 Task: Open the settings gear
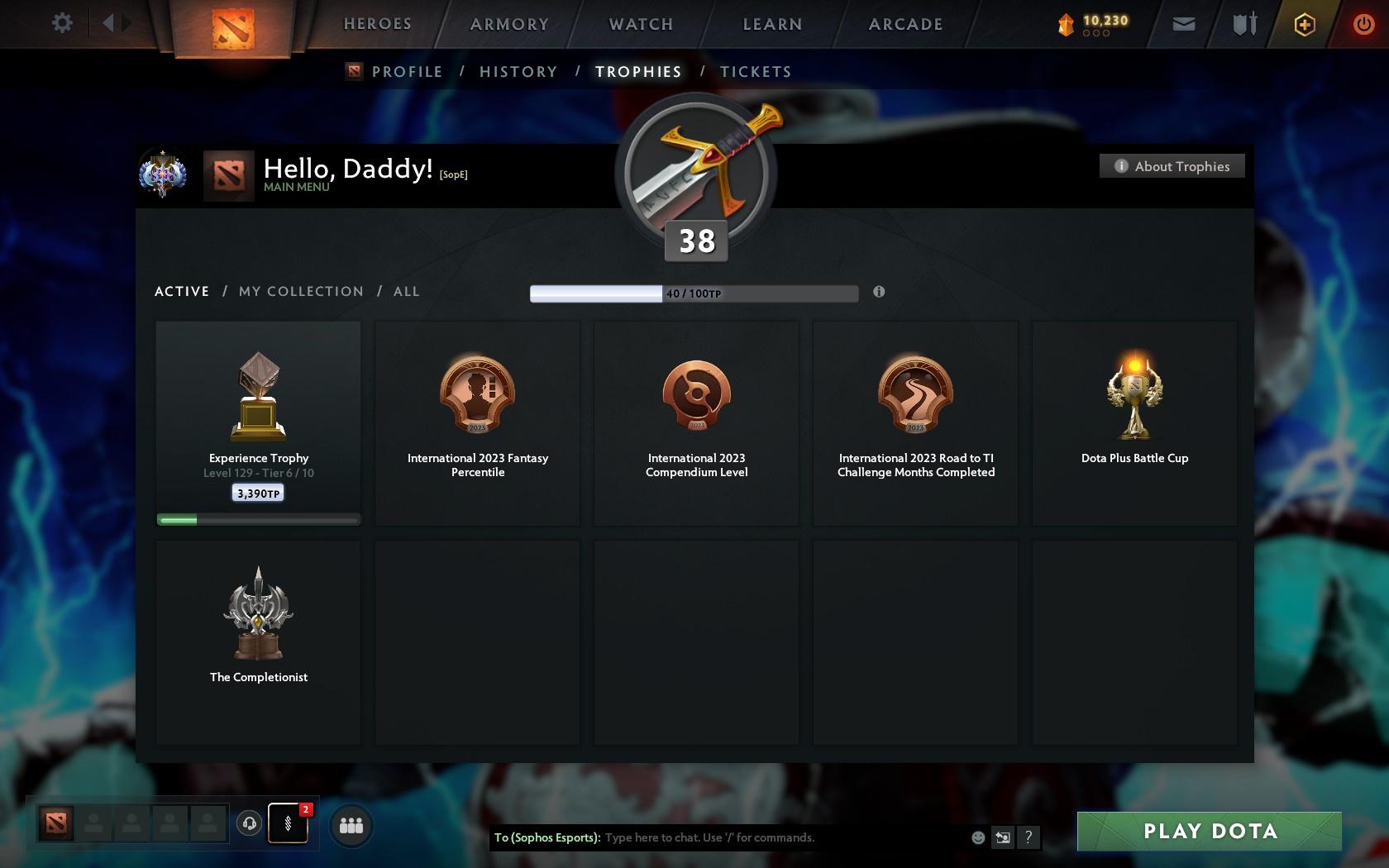[60, 23]
